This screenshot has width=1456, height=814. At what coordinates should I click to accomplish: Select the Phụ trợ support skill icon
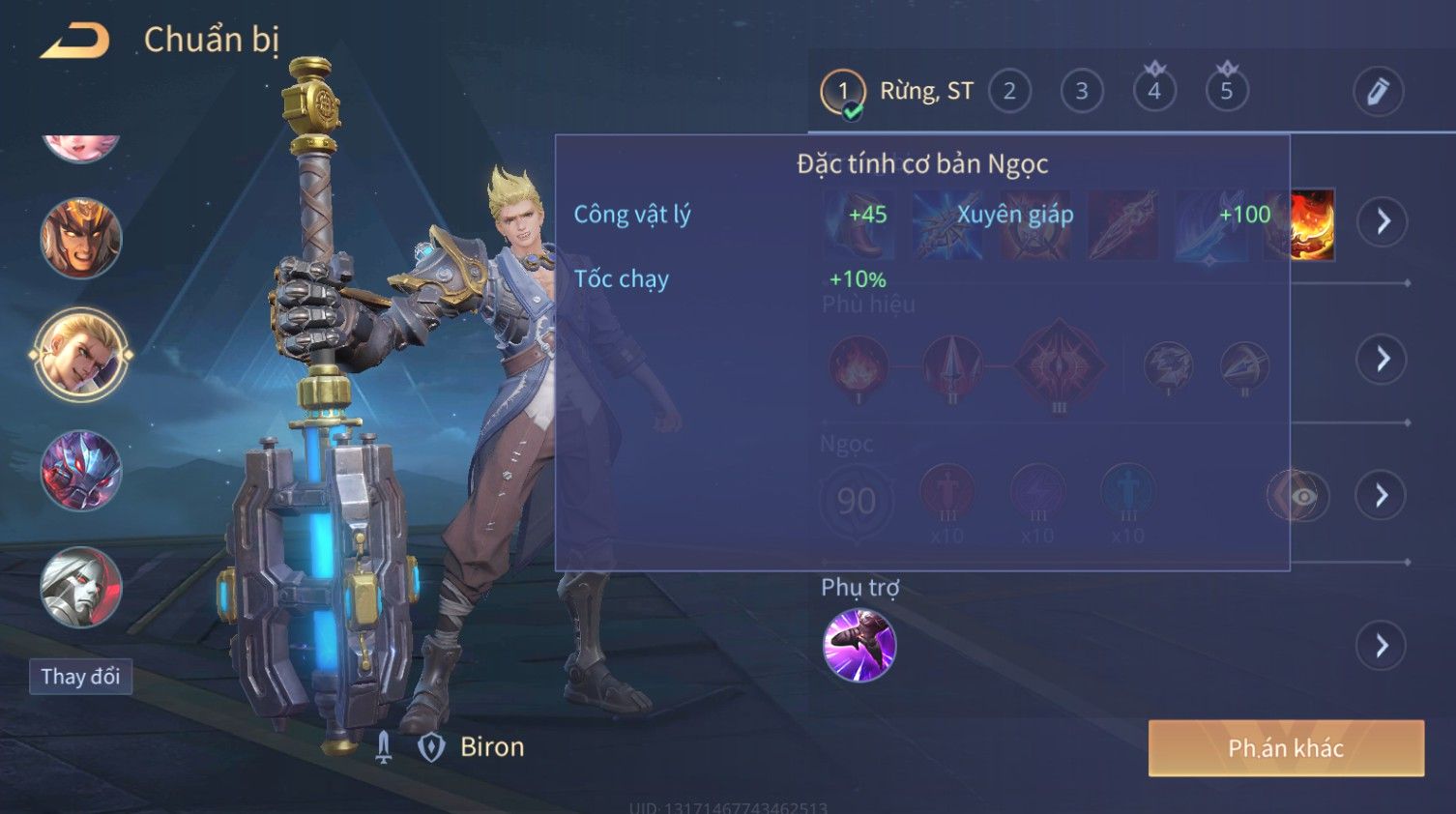coord(859,645)
